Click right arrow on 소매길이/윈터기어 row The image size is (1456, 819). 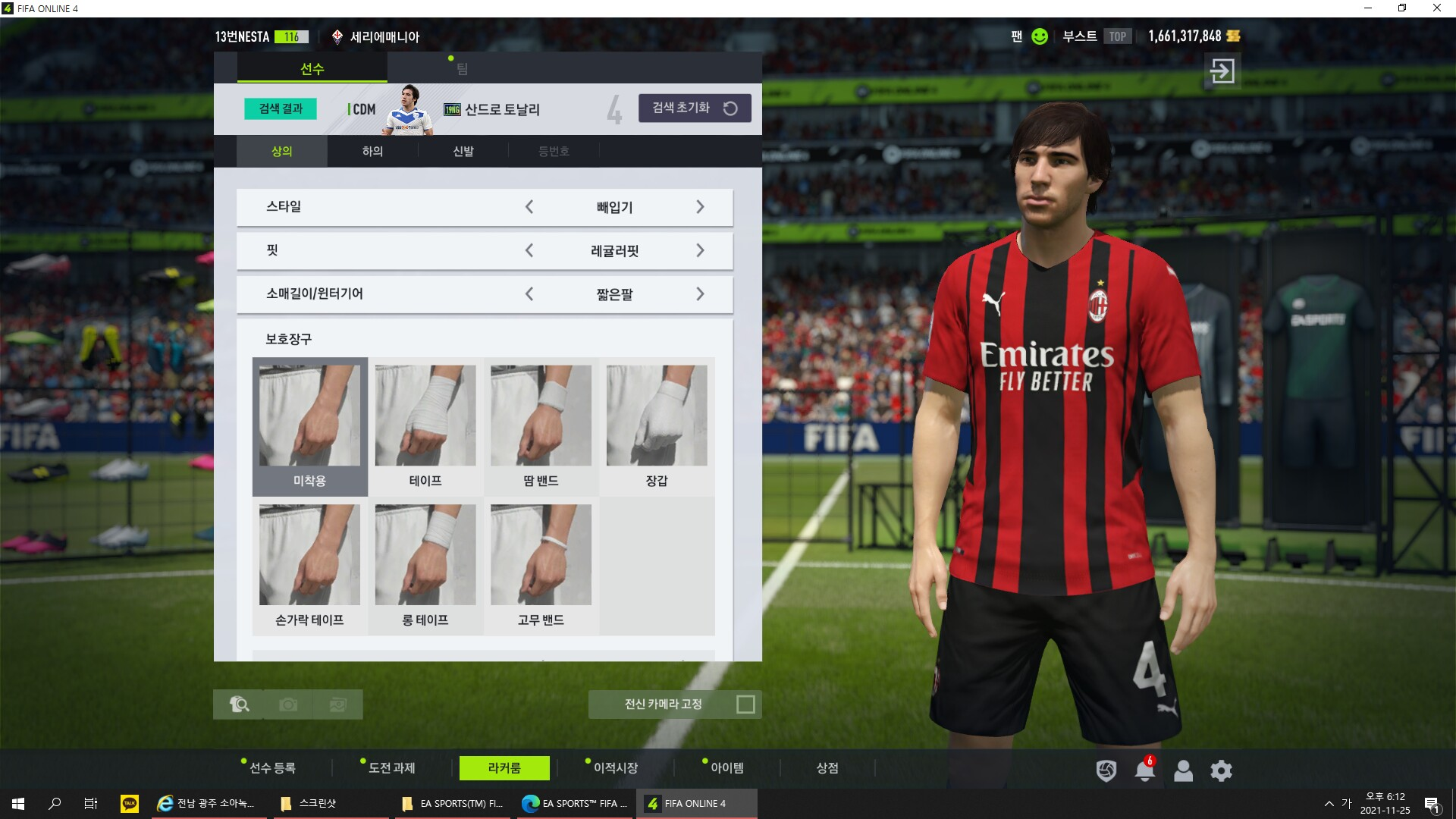point(700,294)
